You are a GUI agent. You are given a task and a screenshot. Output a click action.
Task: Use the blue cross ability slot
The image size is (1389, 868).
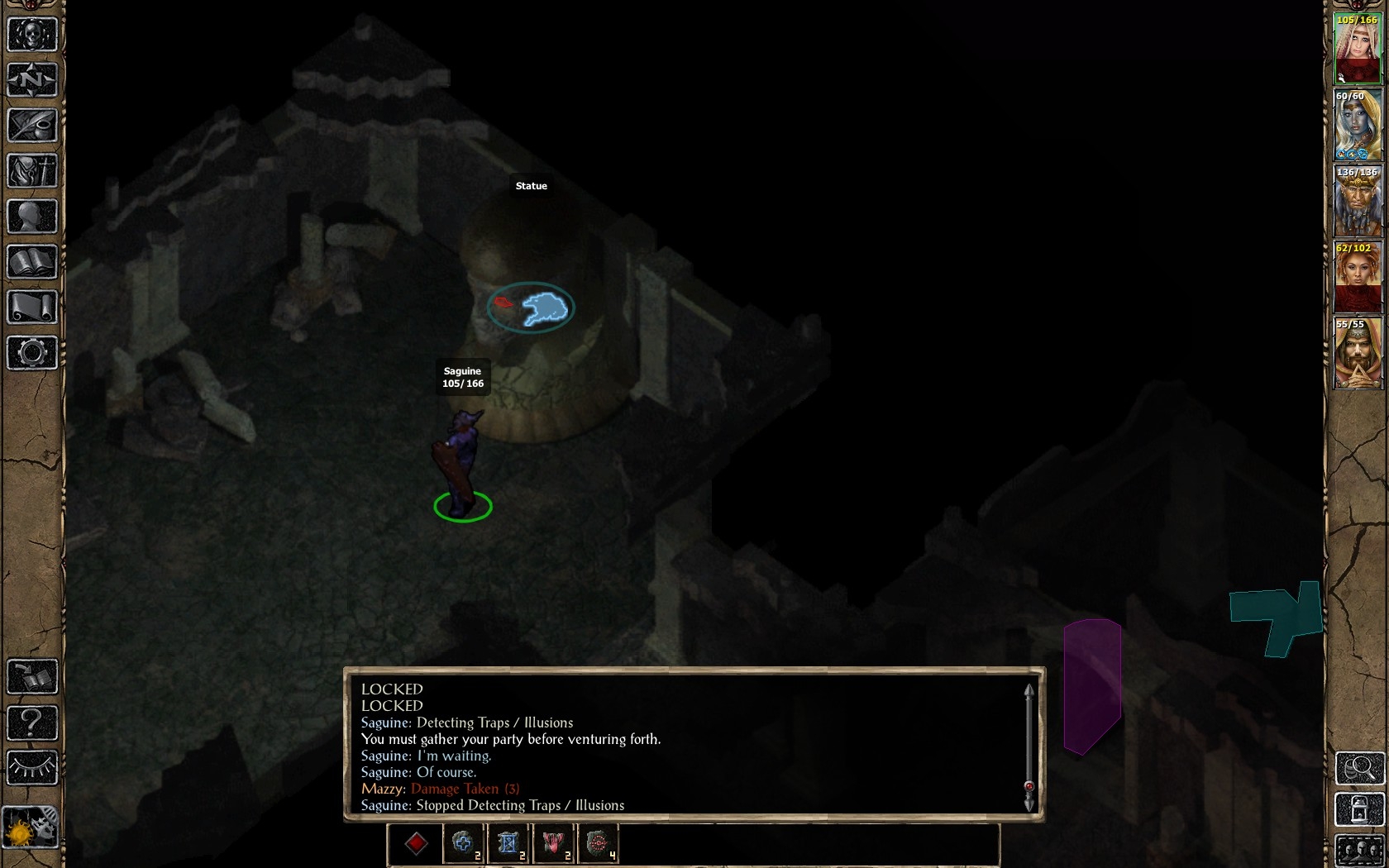tap(463, 843)
